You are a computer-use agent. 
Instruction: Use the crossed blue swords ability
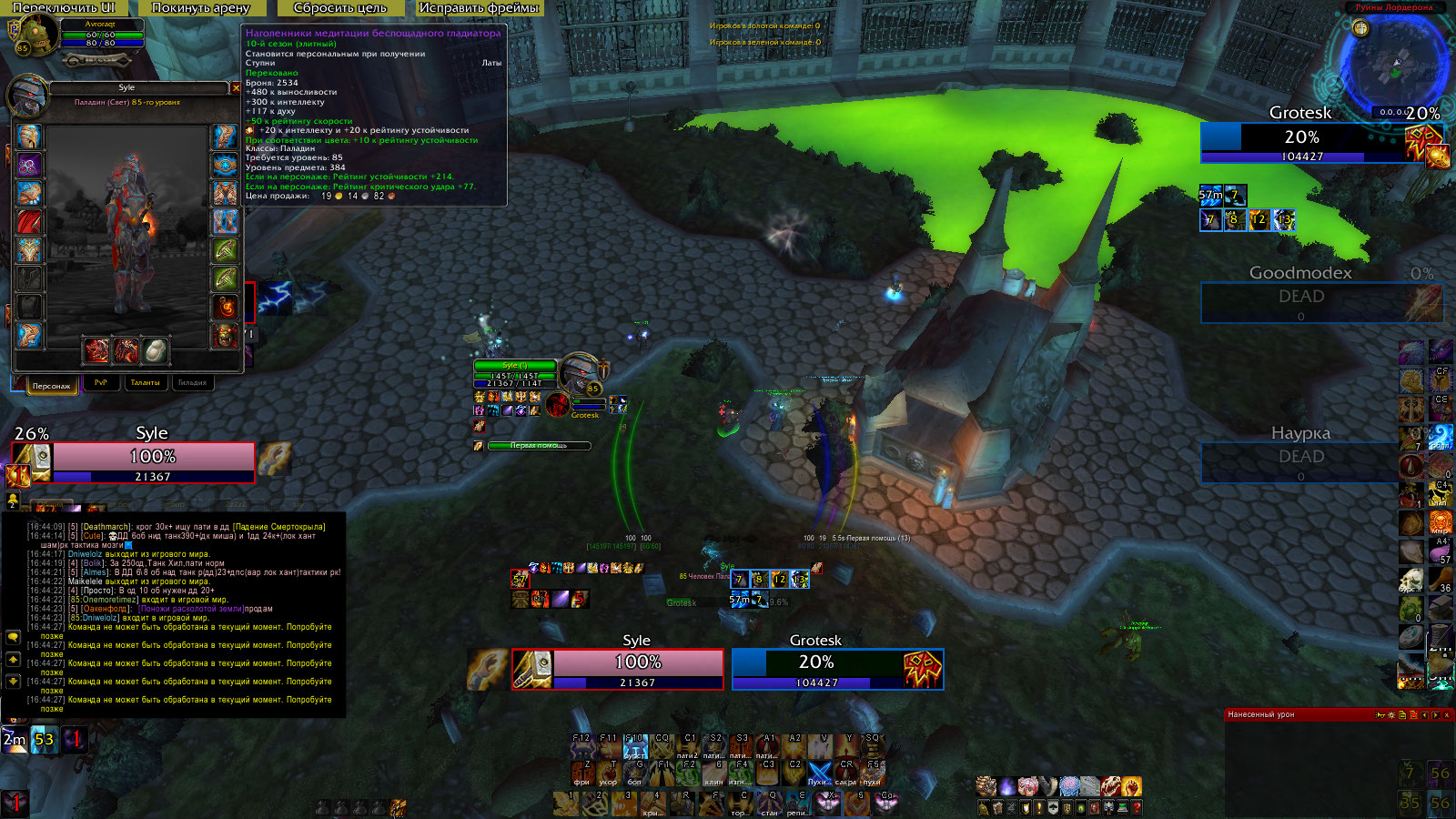[x=819, y=772]
